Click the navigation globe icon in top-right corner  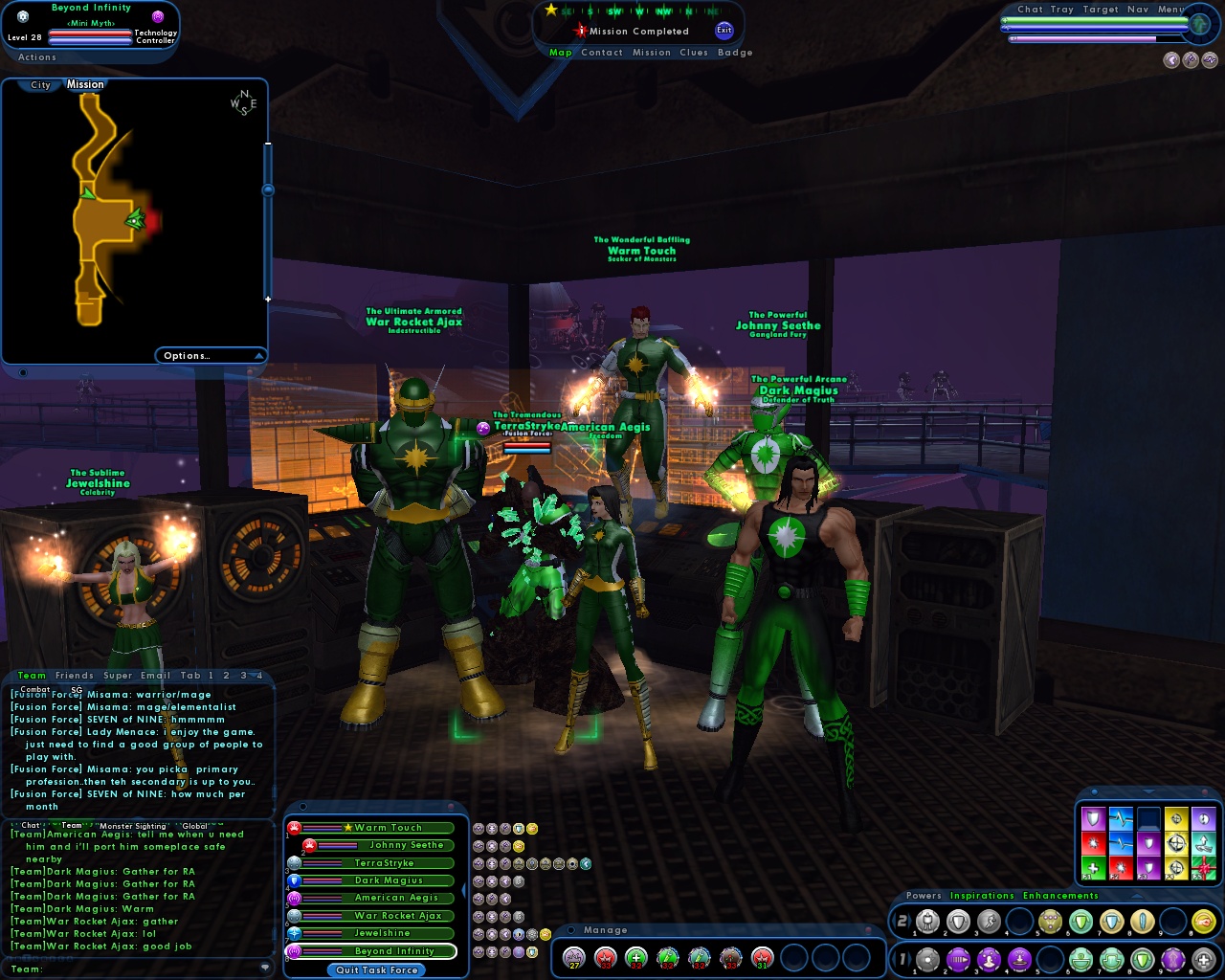(x=1199, y=24)
